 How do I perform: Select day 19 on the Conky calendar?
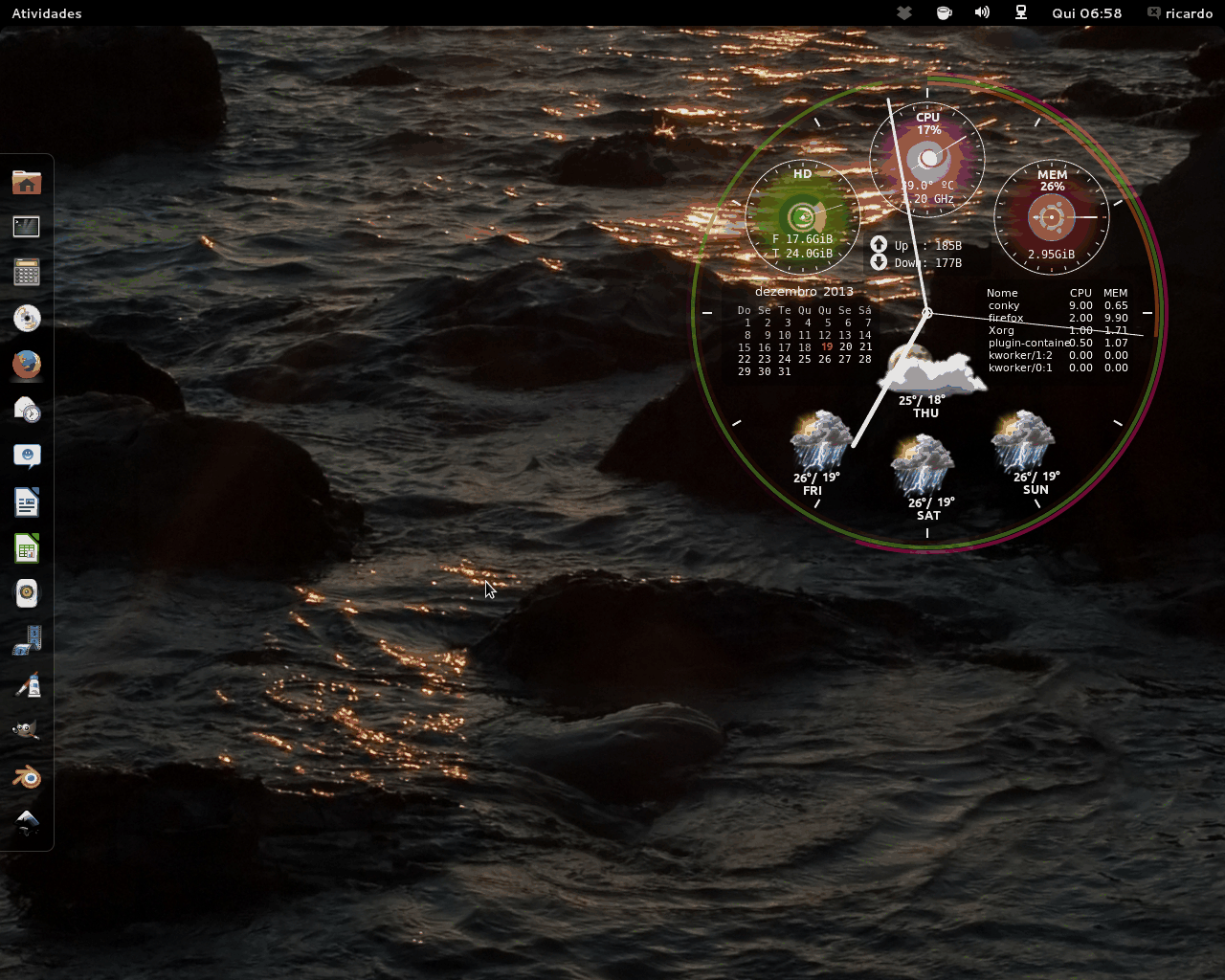(825, 346)
